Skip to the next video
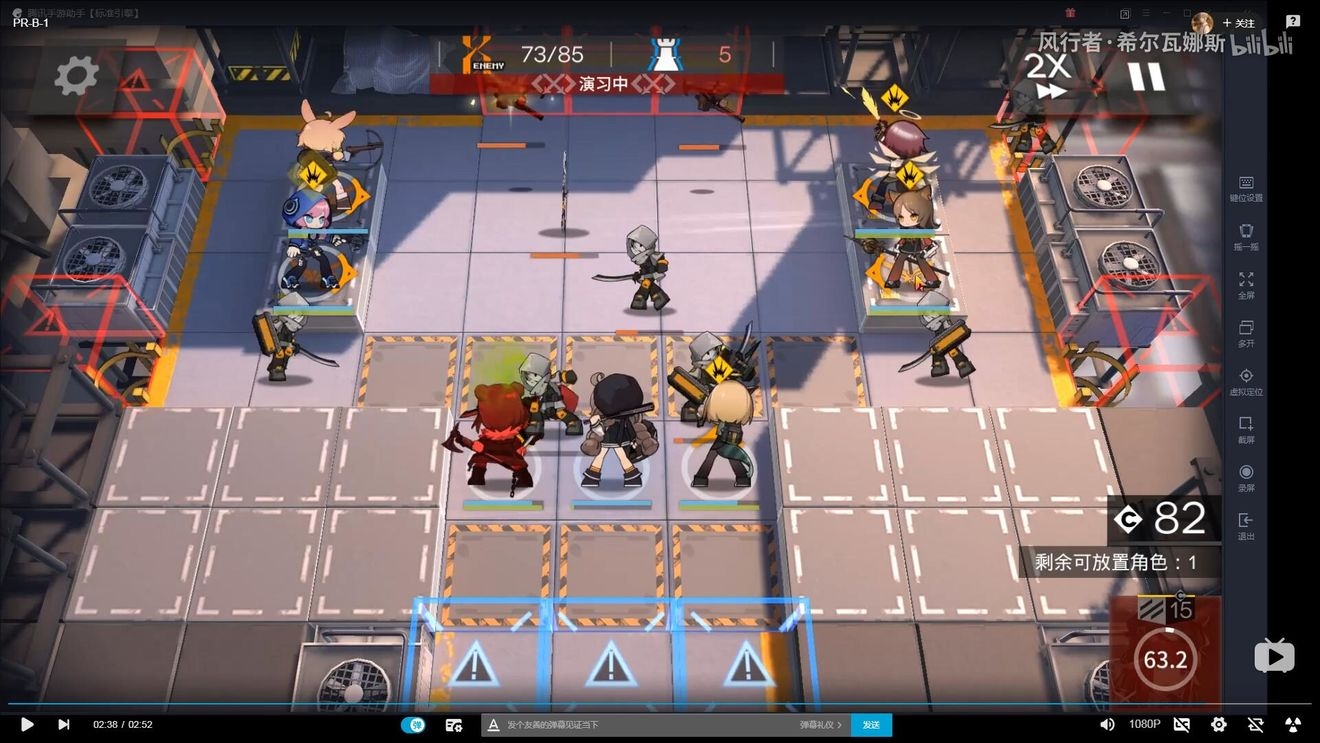The image size is (1320, 743). [x=64, y=724]
